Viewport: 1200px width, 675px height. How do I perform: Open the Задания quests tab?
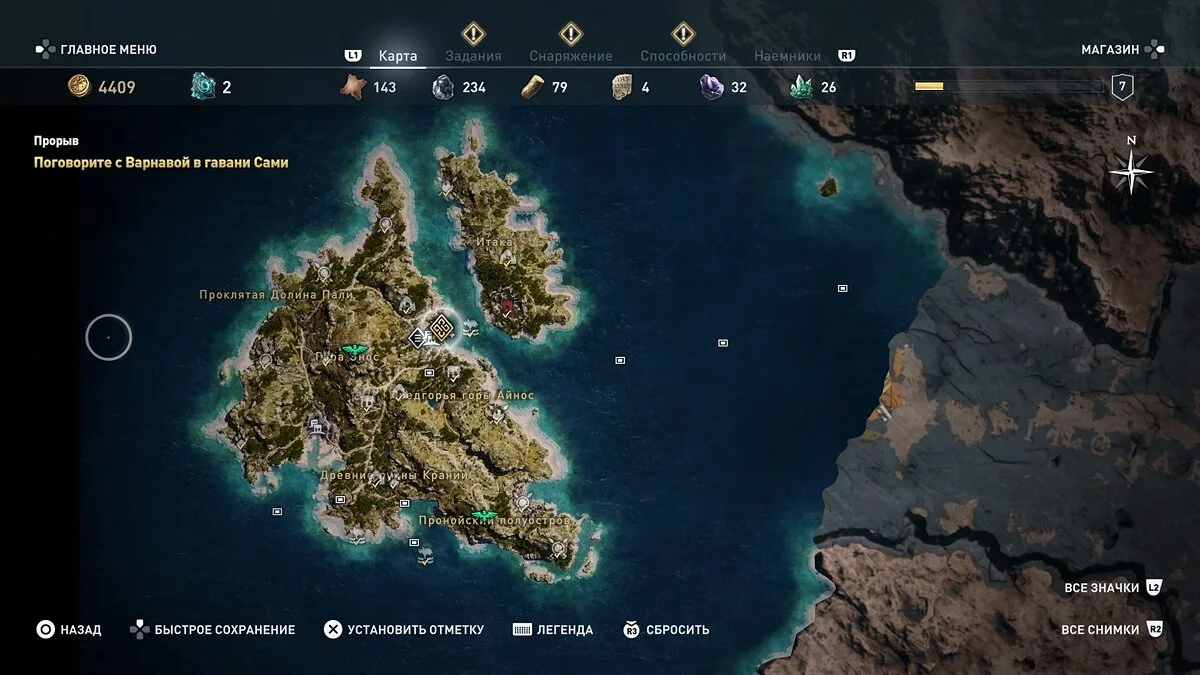point(473,56)
